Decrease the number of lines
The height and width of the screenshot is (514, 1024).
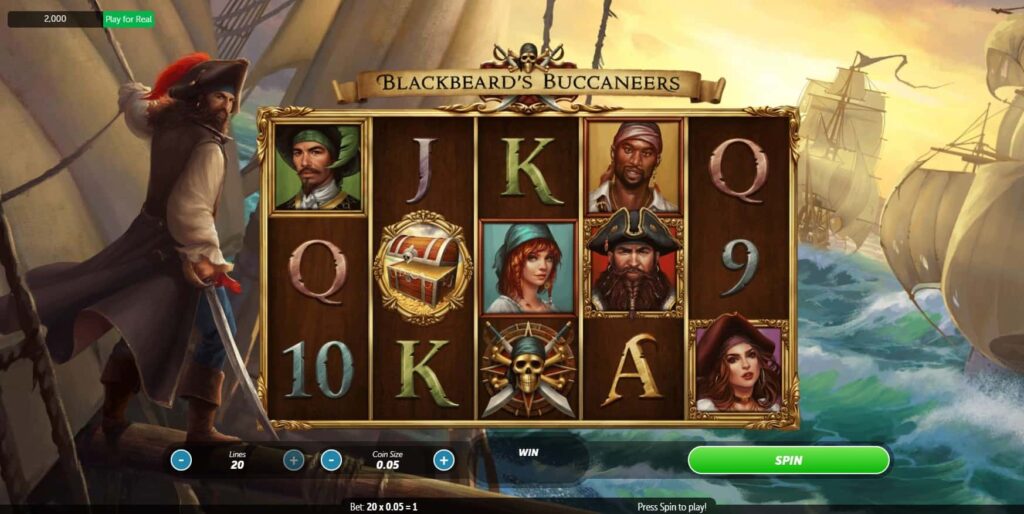(x=181, y=460)
